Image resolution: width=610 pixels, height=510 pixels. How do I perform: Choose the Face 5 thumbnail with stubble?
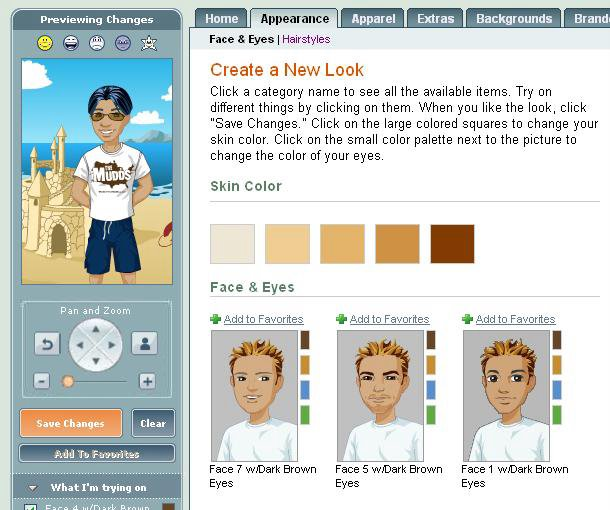(x=380, y=395)
